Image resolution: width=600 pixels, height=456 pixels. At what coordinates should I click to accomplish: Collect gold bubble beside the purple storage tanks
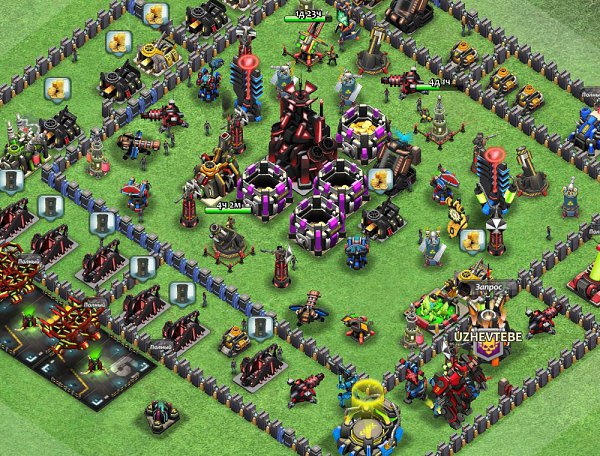(x=379, y=179)
